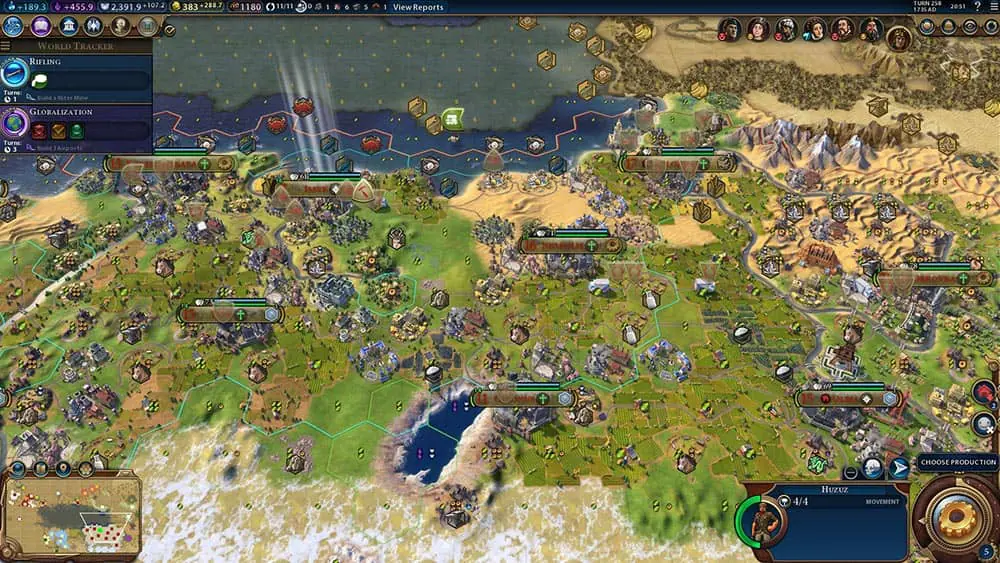Collapse the unit actions with minus button
This screenshot has height=563, width=1000.
(850, 472)
